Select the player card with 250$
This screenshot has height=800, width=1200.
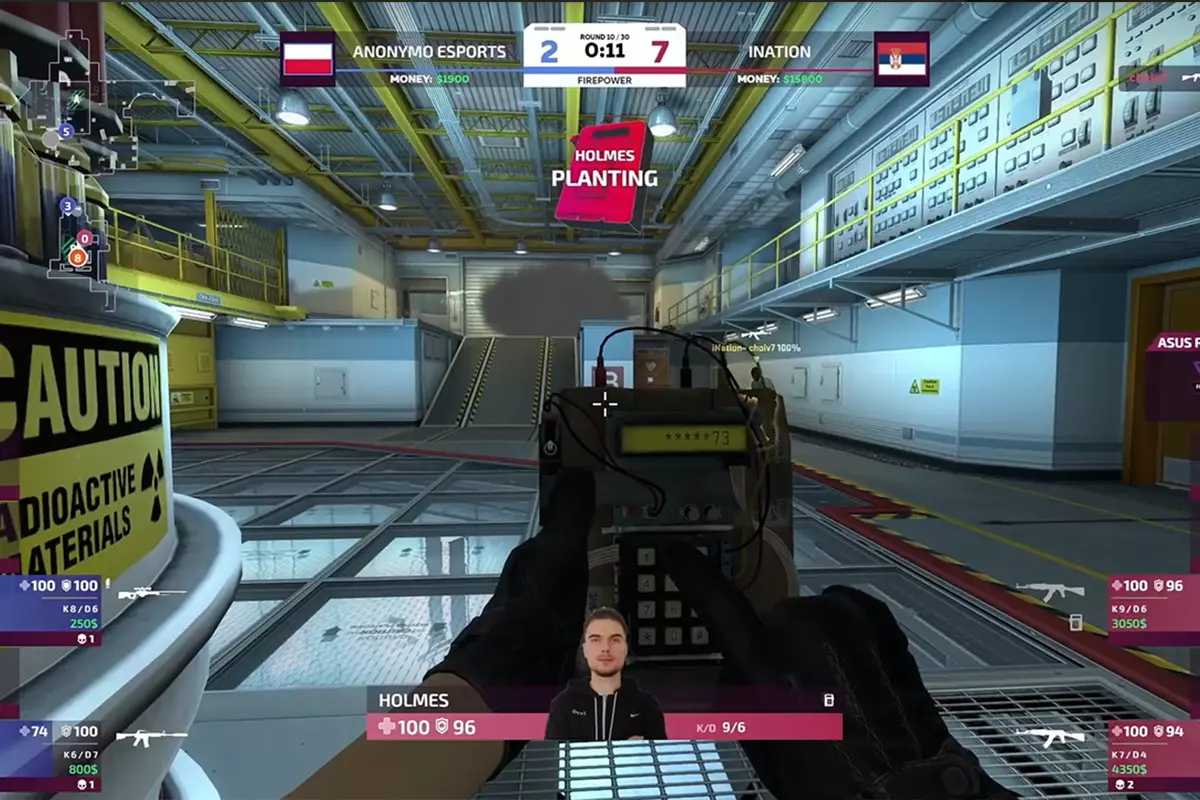[52, 609]
